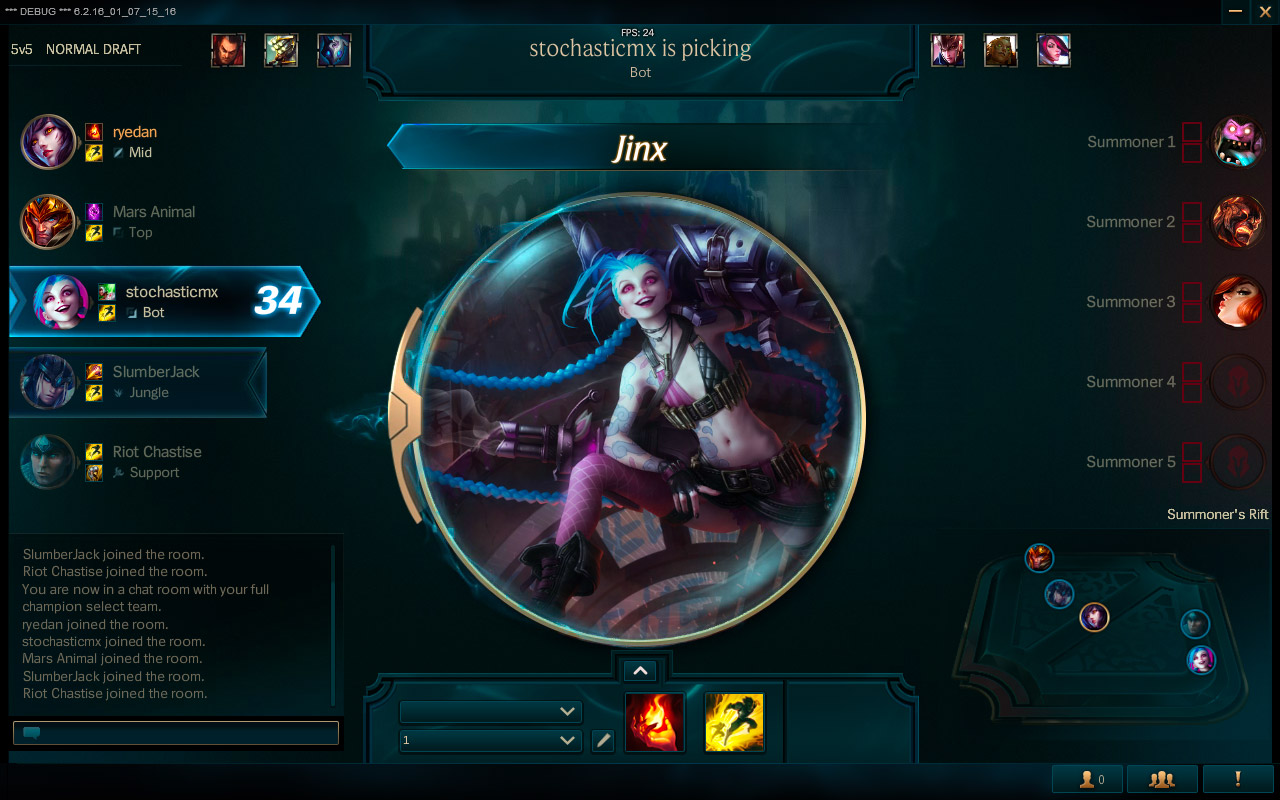Click the Jinx champion name banner

[x=640, y=146]
